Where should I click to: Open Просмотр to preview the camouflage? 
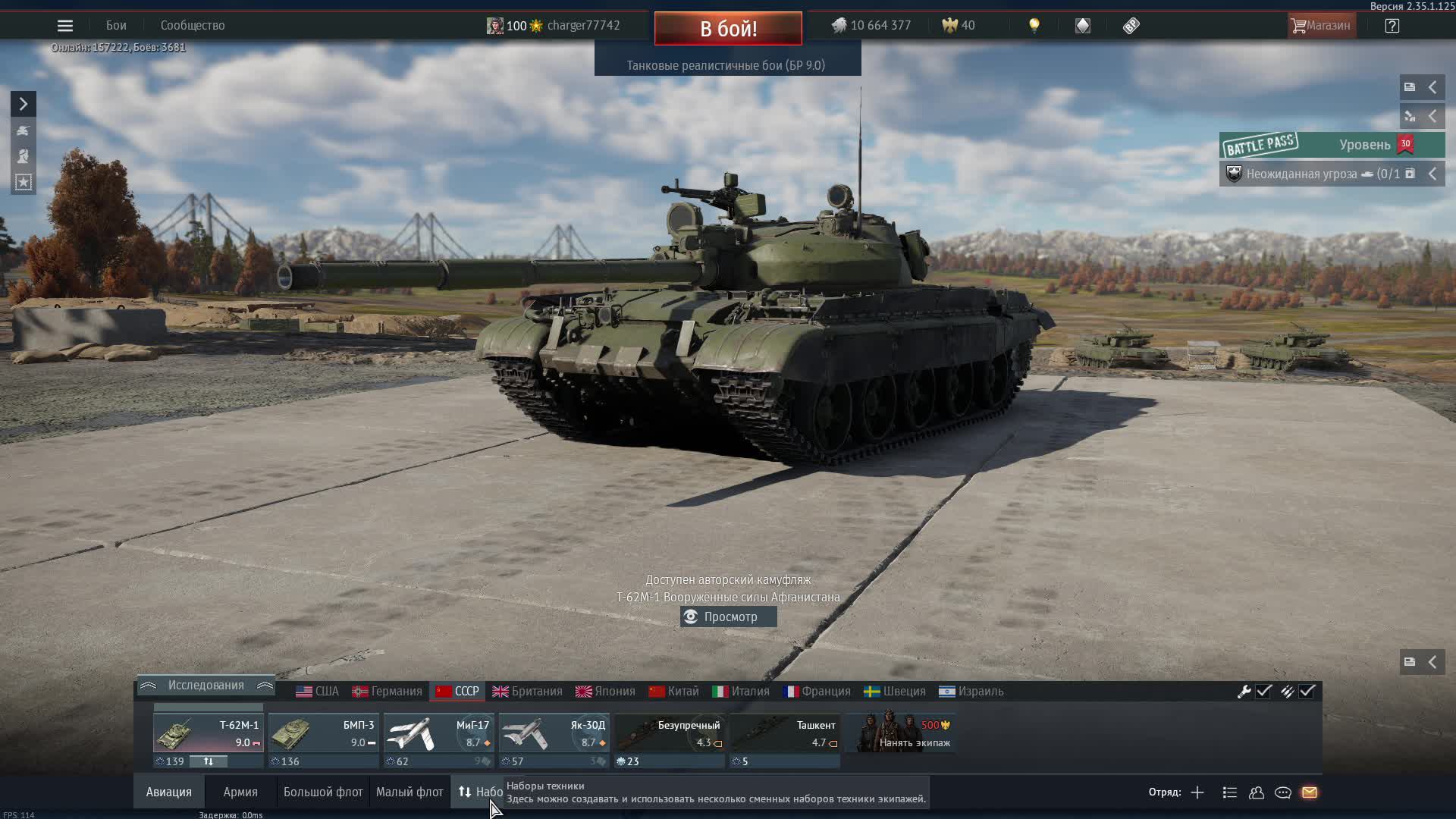coord(727,617)
